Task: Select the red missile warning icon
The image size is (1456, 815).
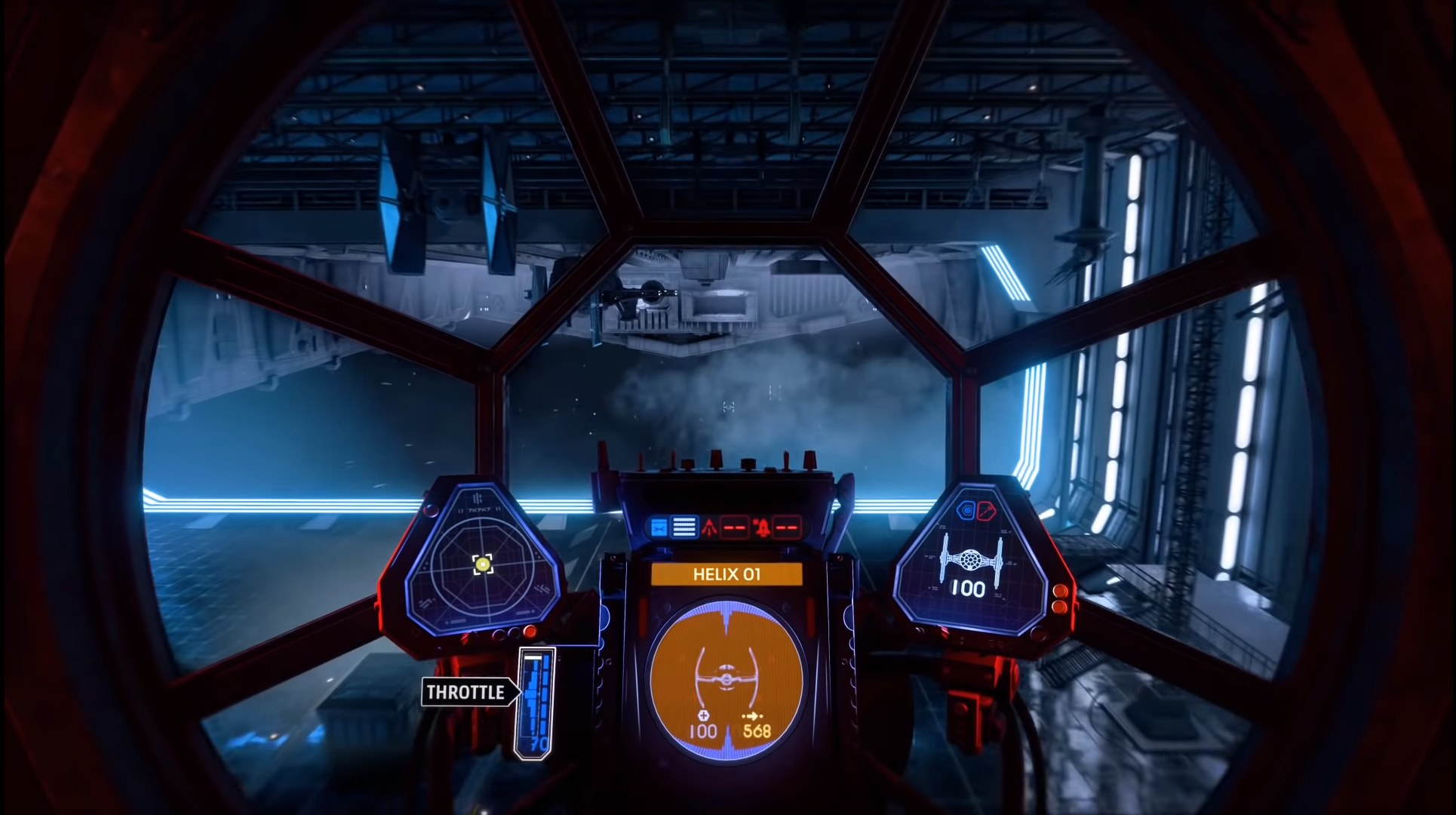Action: (761, 527)
